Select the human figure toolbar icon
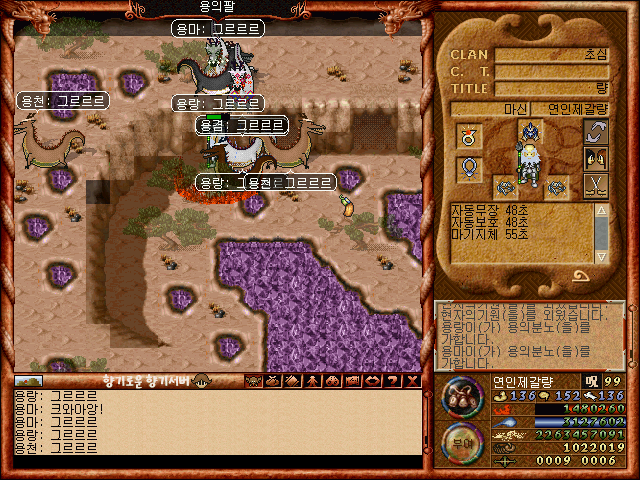 tap(313, 381)
